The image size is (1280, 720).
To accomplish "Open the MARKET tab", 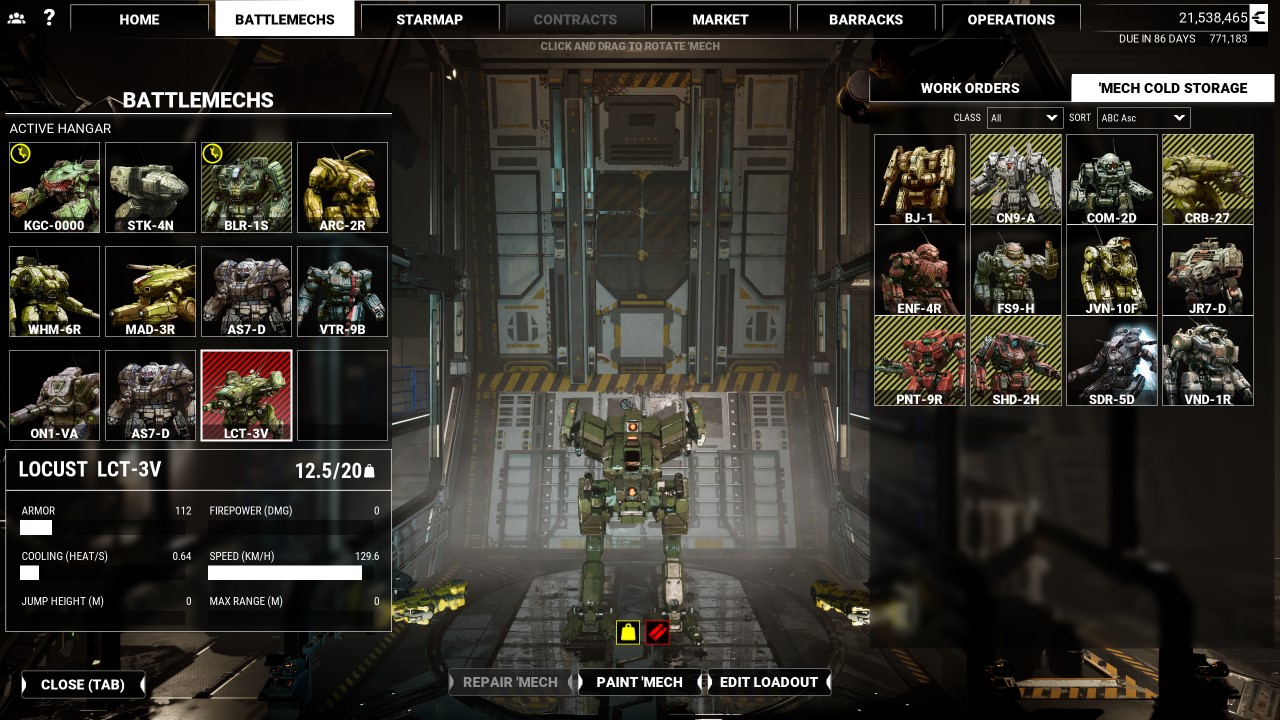I will click(720, 18).
